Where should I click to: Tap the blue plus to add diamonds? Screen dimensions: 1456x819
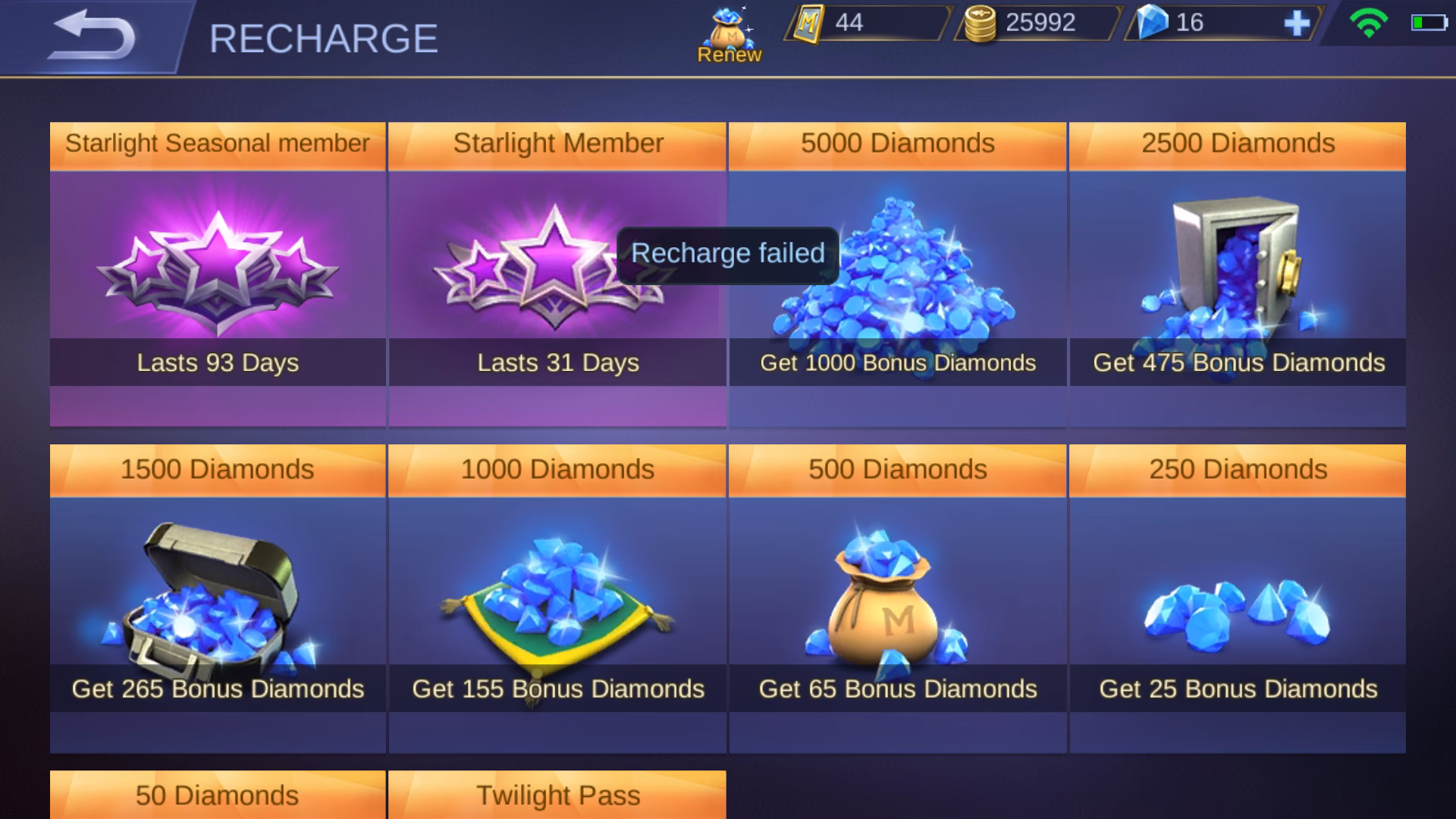(1299, 23)
